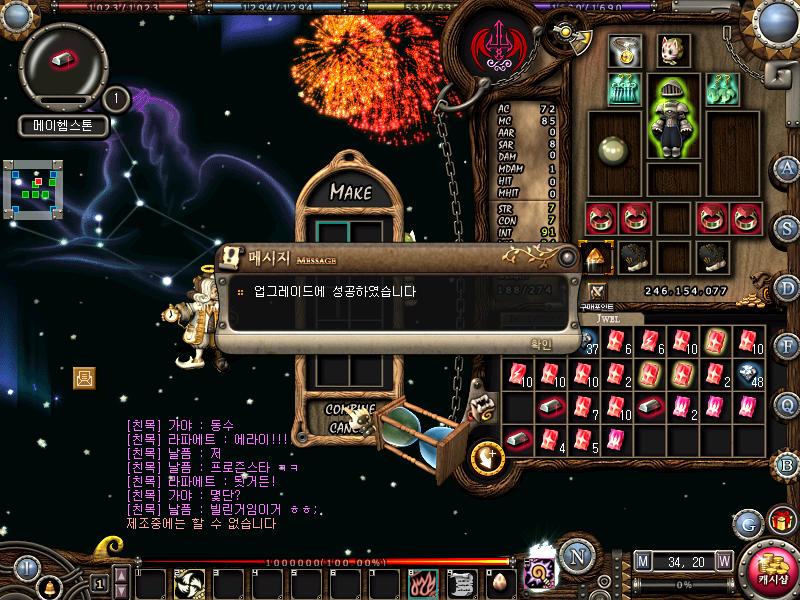The image size is (800, 600).
Task: Select the diamond stack of 48
Action: click(749, 373)
